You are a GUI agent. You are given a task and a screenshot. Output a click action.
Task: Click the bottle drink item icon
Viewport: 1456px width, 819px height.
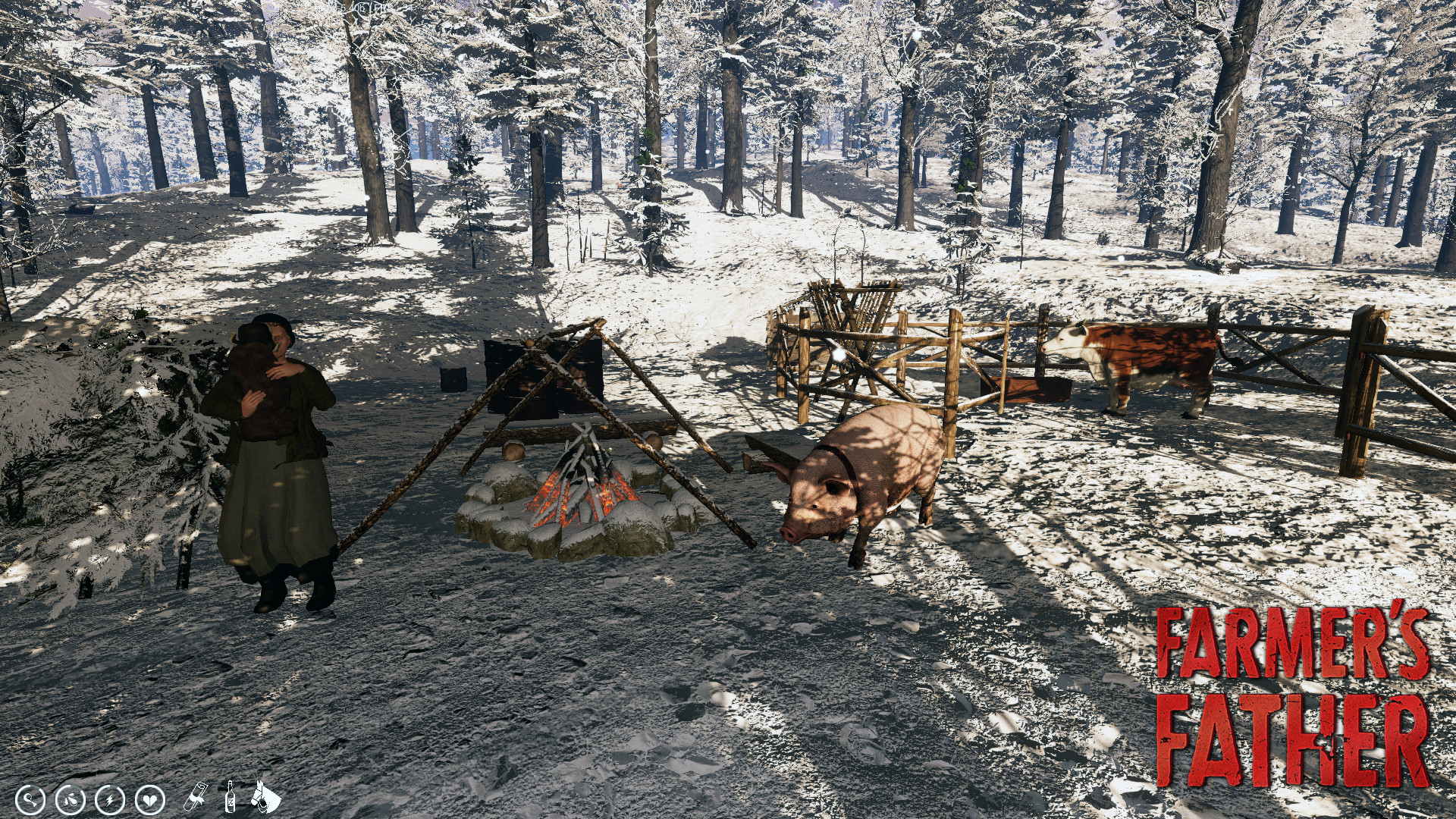pos(230,799)
